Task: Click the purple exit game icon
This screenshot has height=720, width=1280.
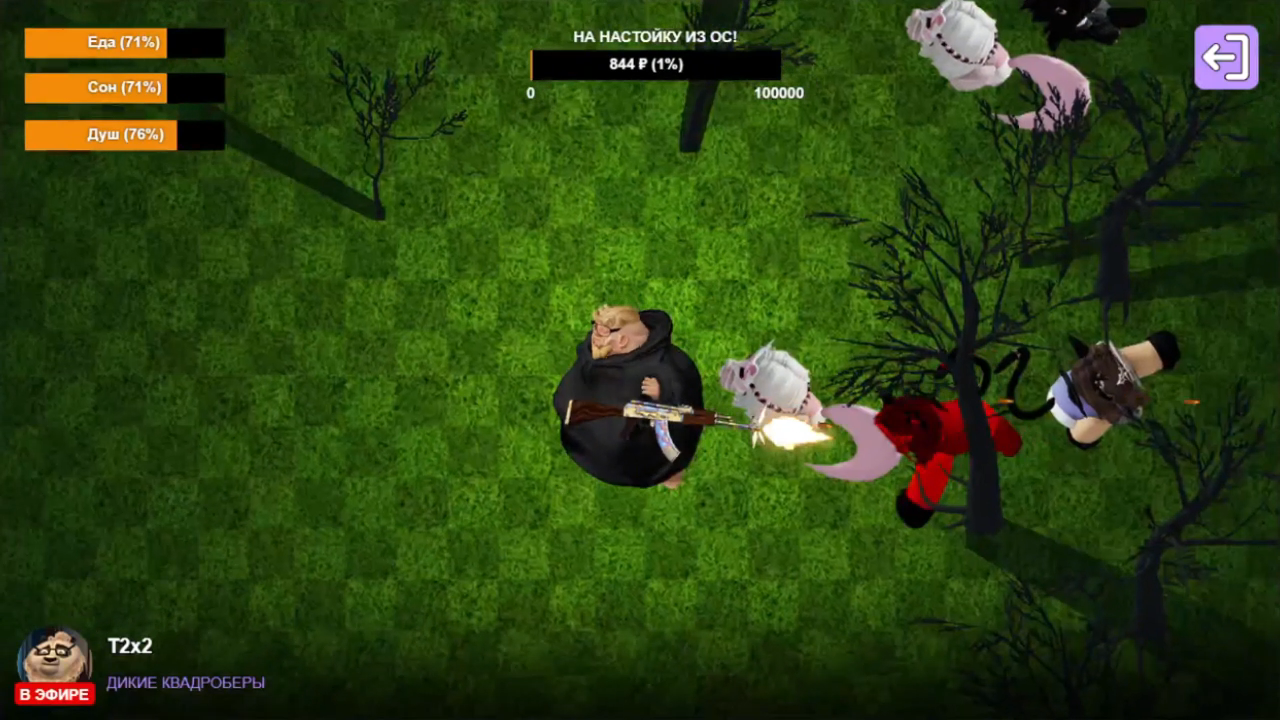Action: coord(1225,57)
